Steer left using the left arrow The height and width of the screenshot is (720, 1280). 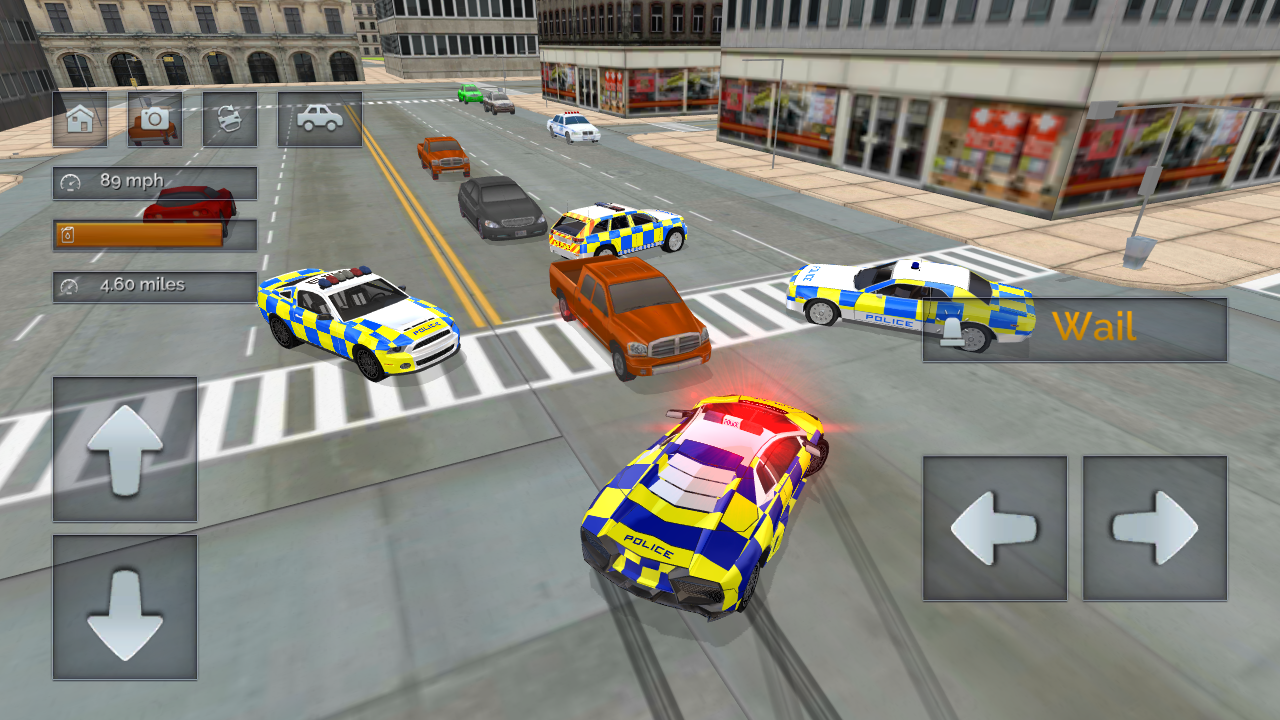[x=995, y=530]
